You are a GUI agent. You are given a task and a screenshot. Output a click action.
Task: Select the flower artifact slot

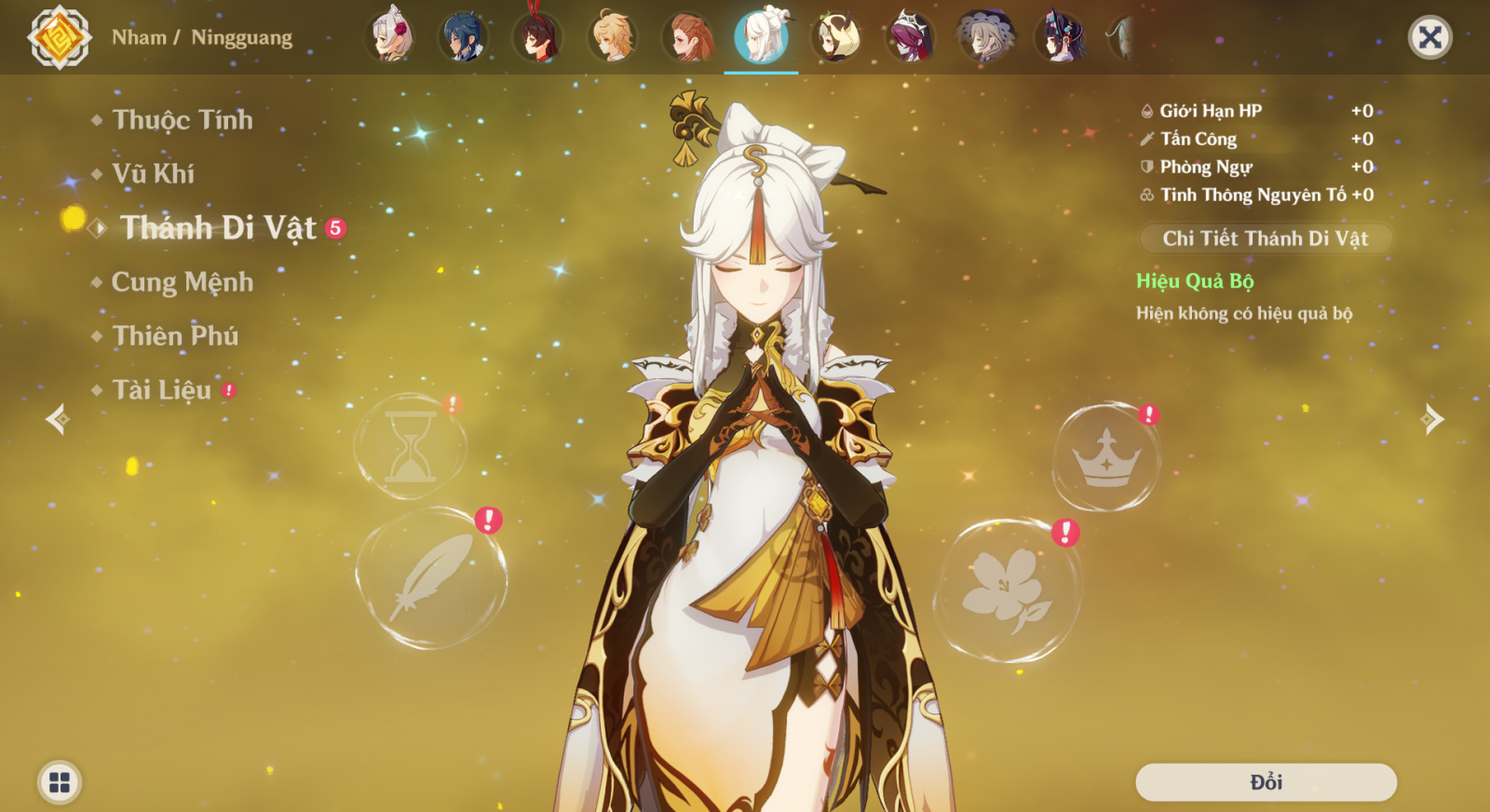click(x=1007, y=590)
